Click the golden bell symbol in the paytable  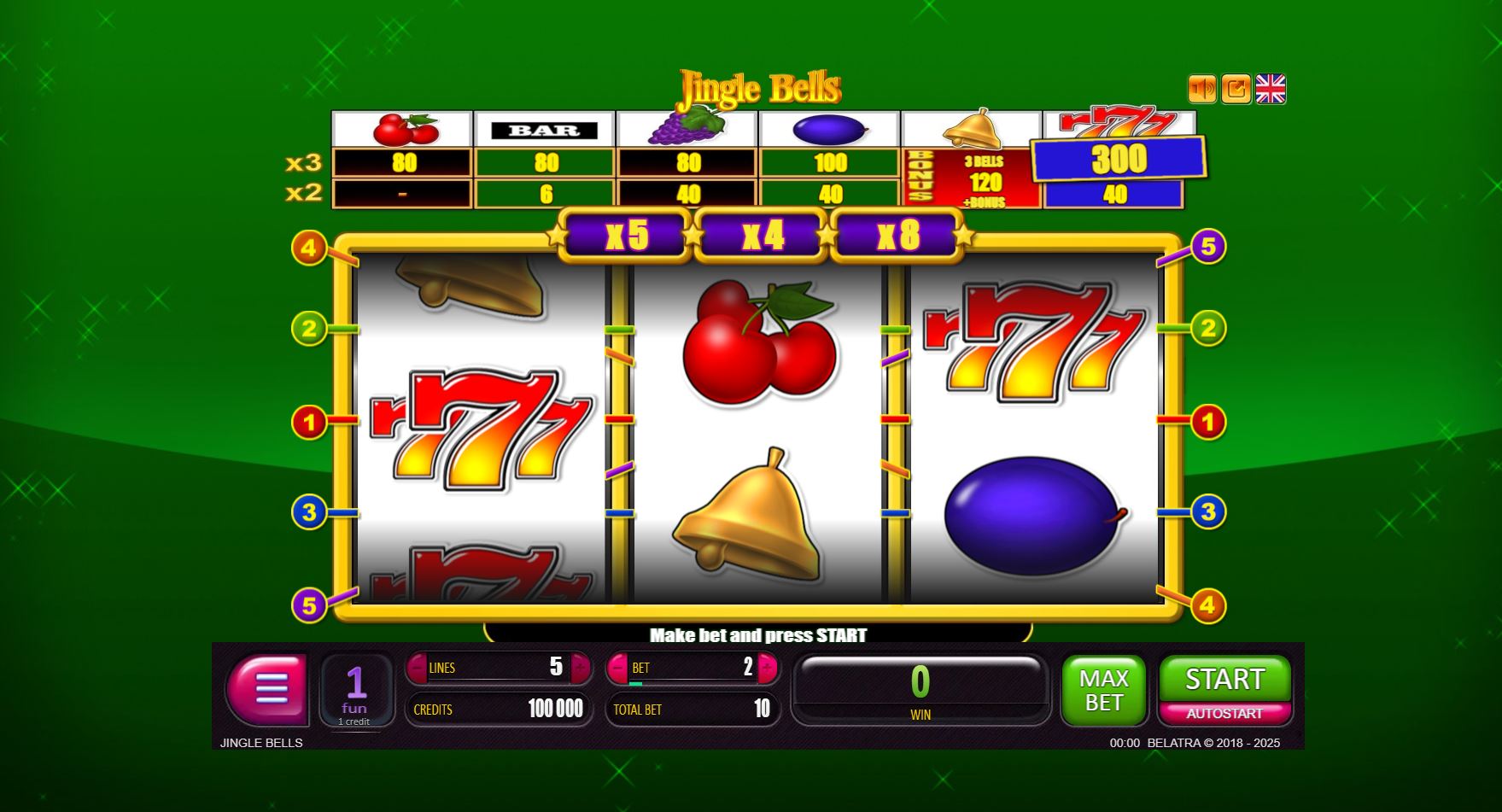coord(973,128)
